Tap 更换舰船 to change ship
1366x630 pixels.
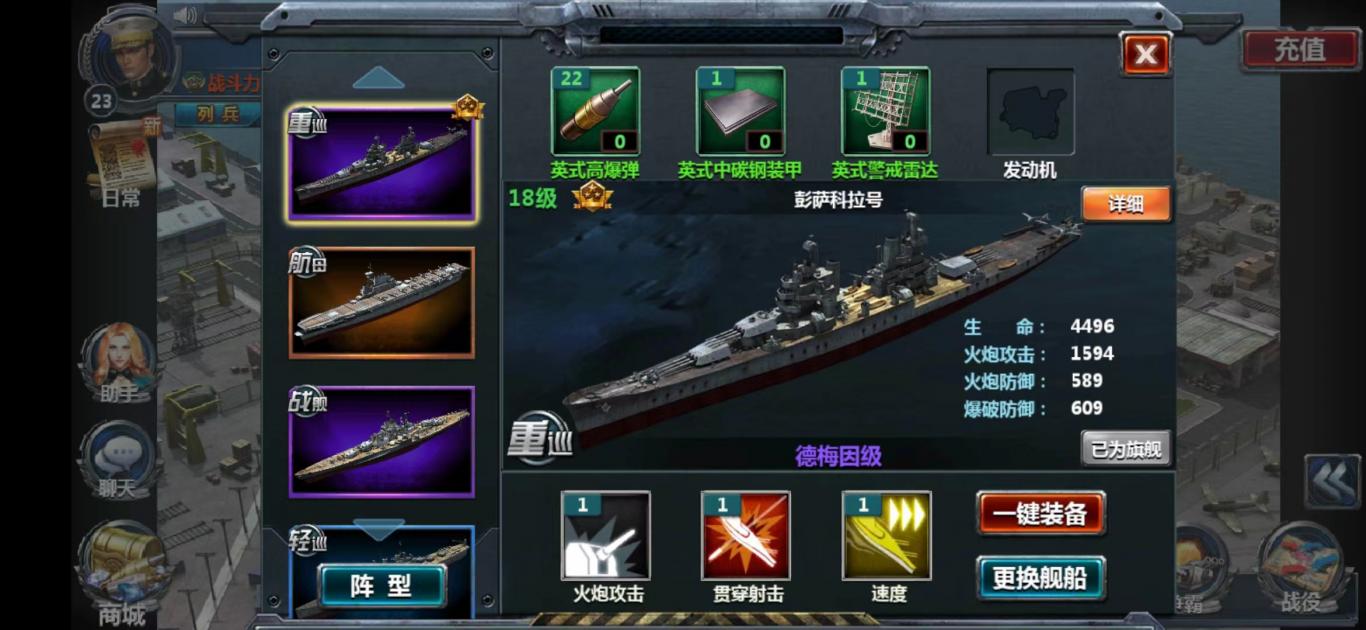click(1040, 577)
